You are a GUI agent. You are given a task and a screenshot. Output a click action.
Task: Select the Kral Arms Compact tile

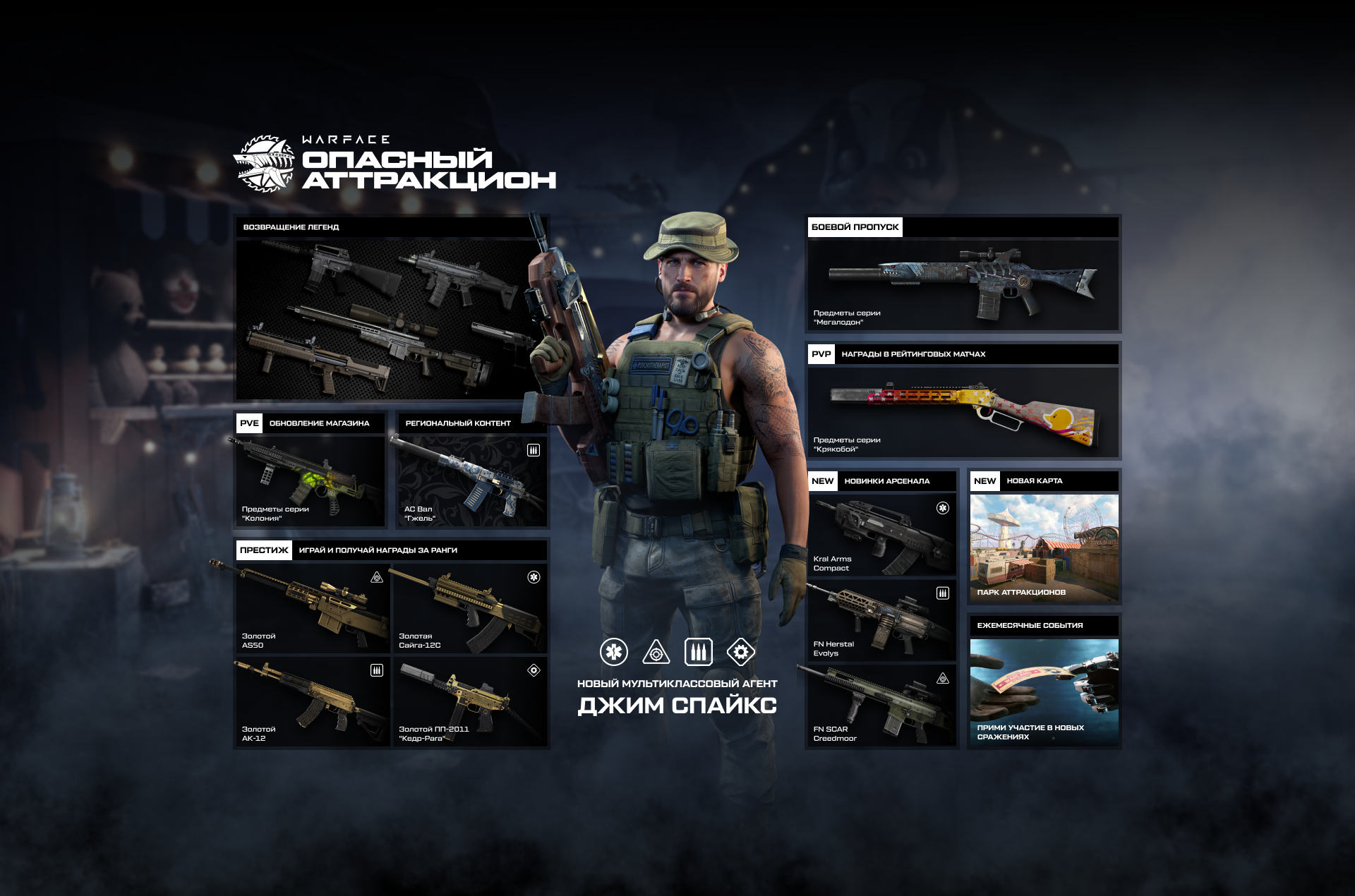coord(881,535)
